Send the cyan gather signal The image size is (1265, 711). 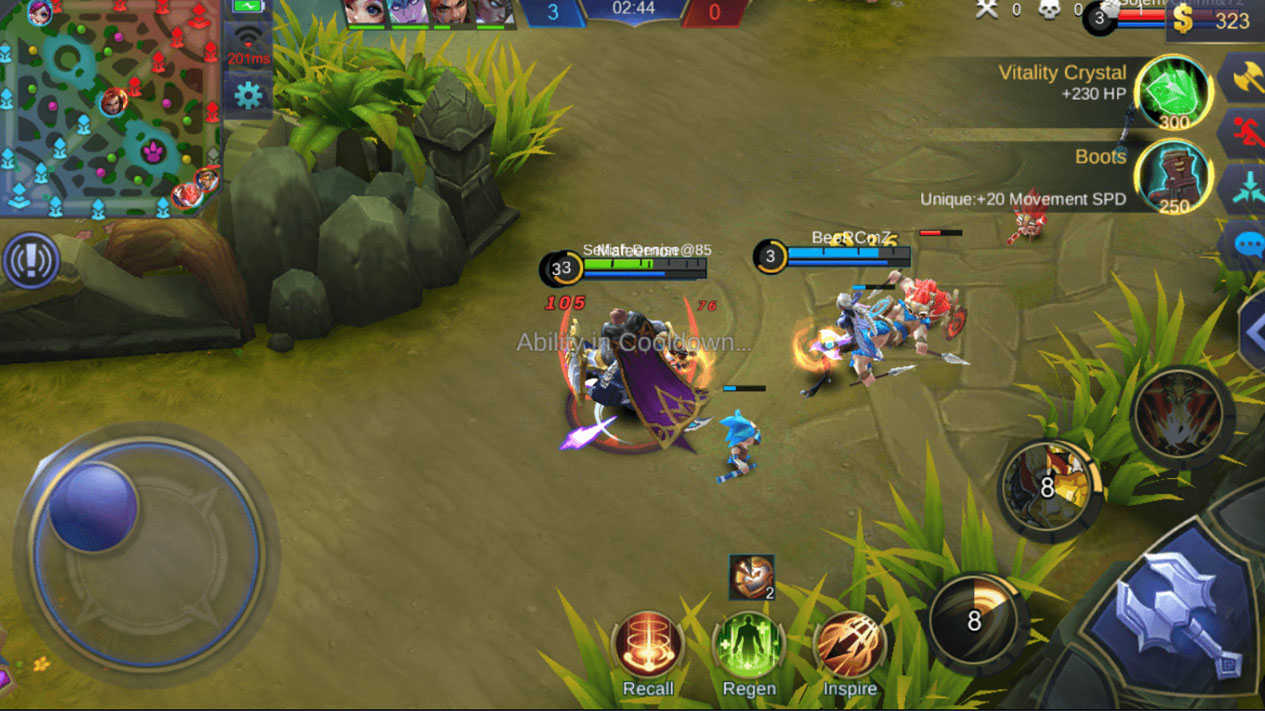tap(1246, 188)
